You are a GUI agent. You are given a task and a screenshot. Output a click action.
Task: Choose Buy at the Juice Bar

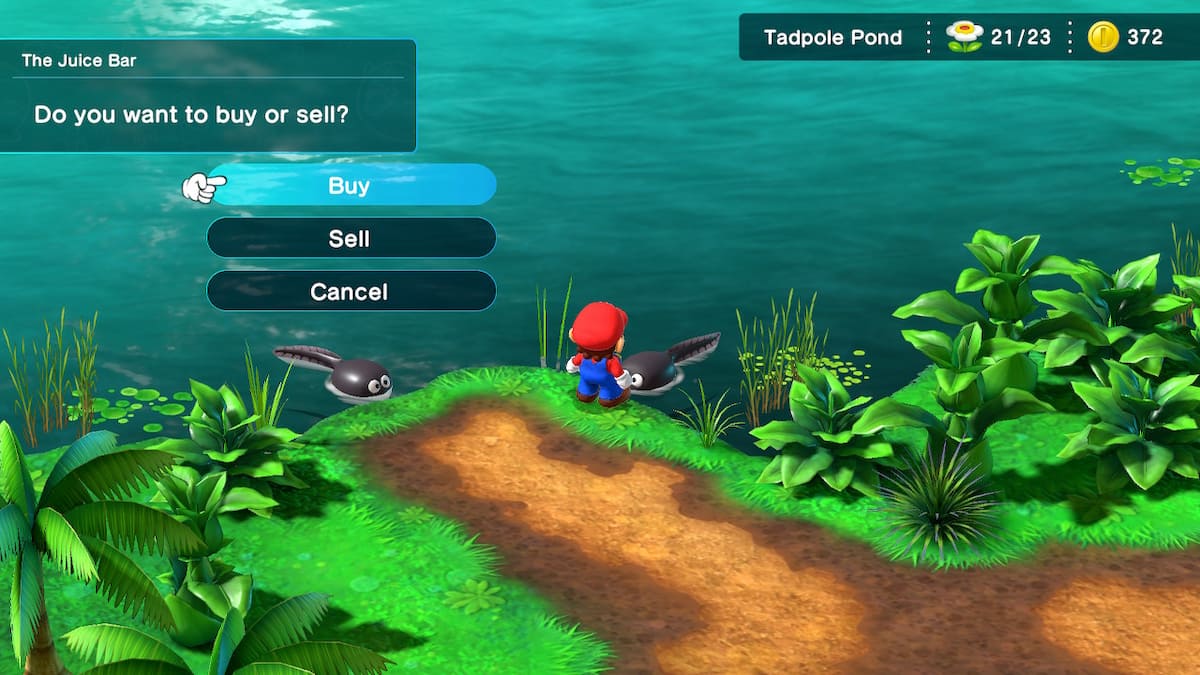pos(350,185)
